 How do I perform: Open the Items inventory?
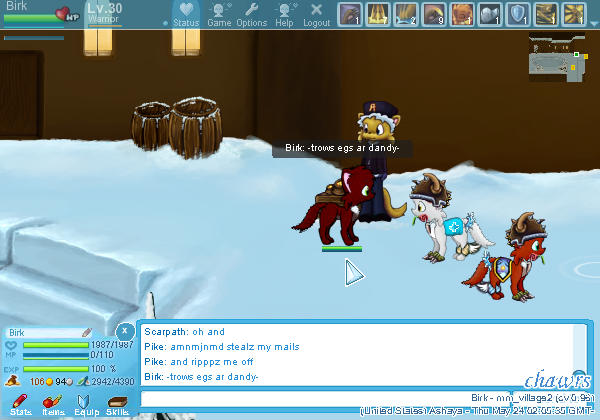tap(52, 403)
